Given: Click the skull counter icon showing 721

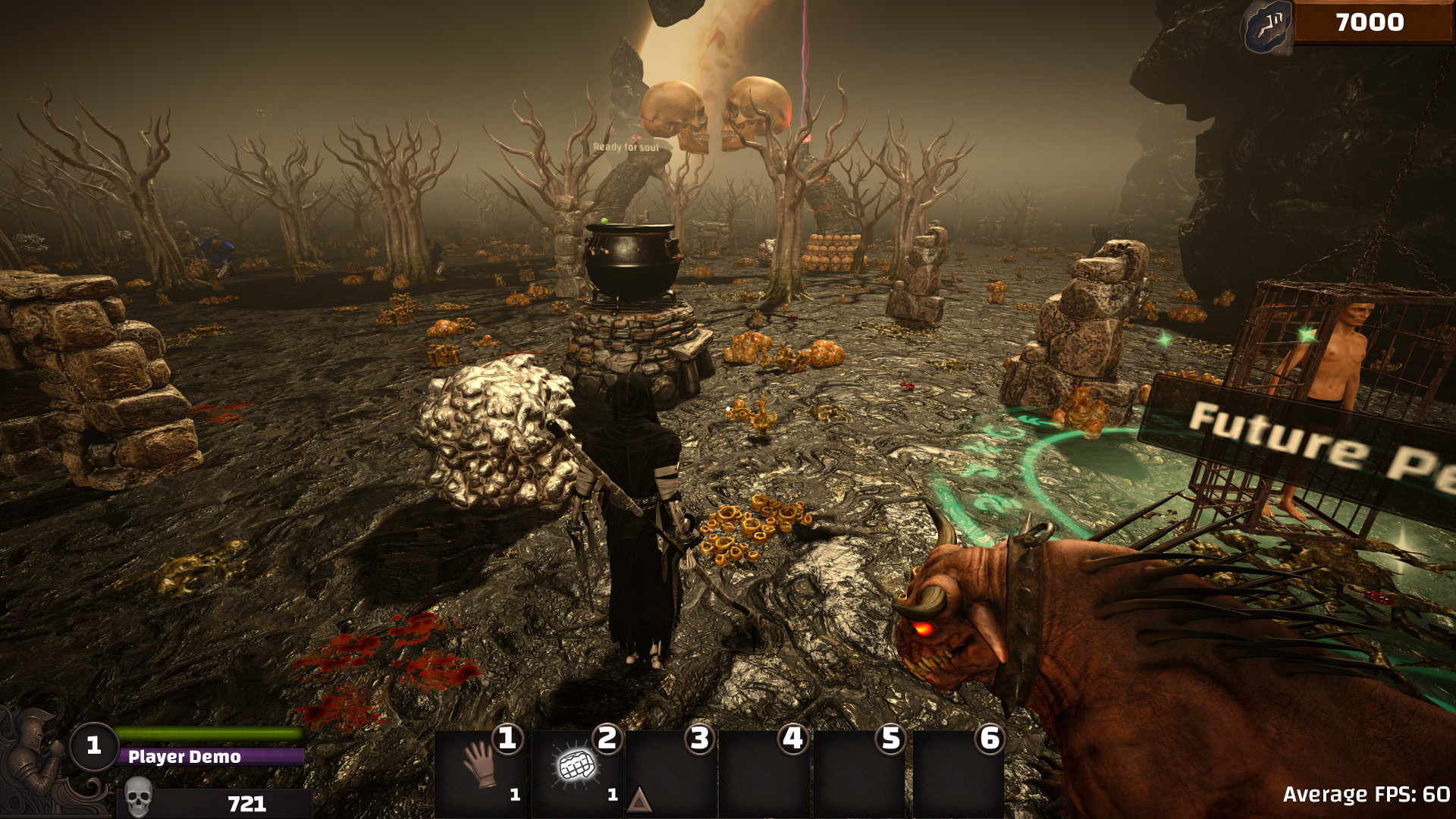Looking at the screenshot, I should 139,796.
